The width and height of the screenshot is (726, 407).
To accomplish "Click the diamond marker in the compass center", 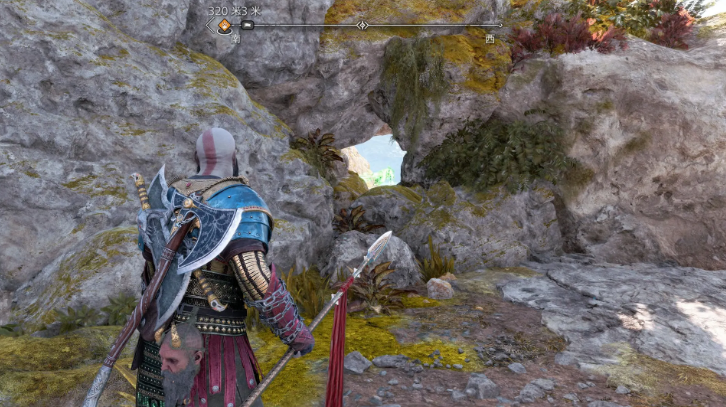I will pyautogui.click(x=362, y=25).
